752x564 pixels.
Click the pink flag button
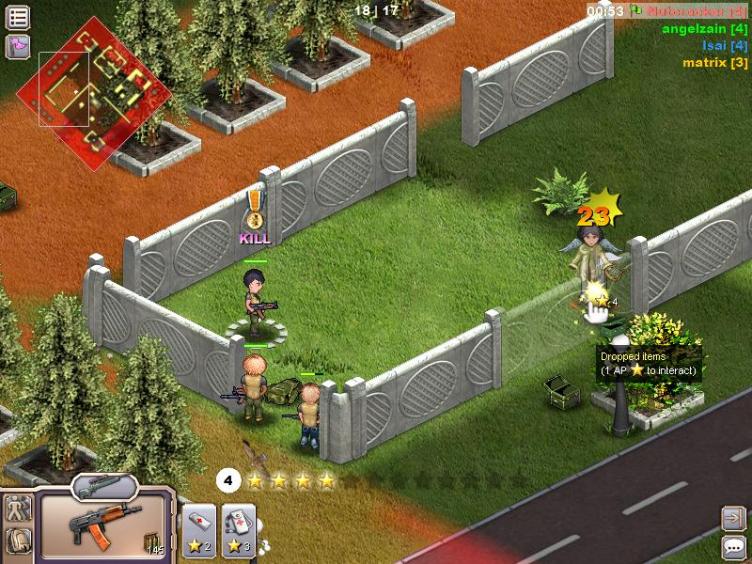click(x=18, y=46)
